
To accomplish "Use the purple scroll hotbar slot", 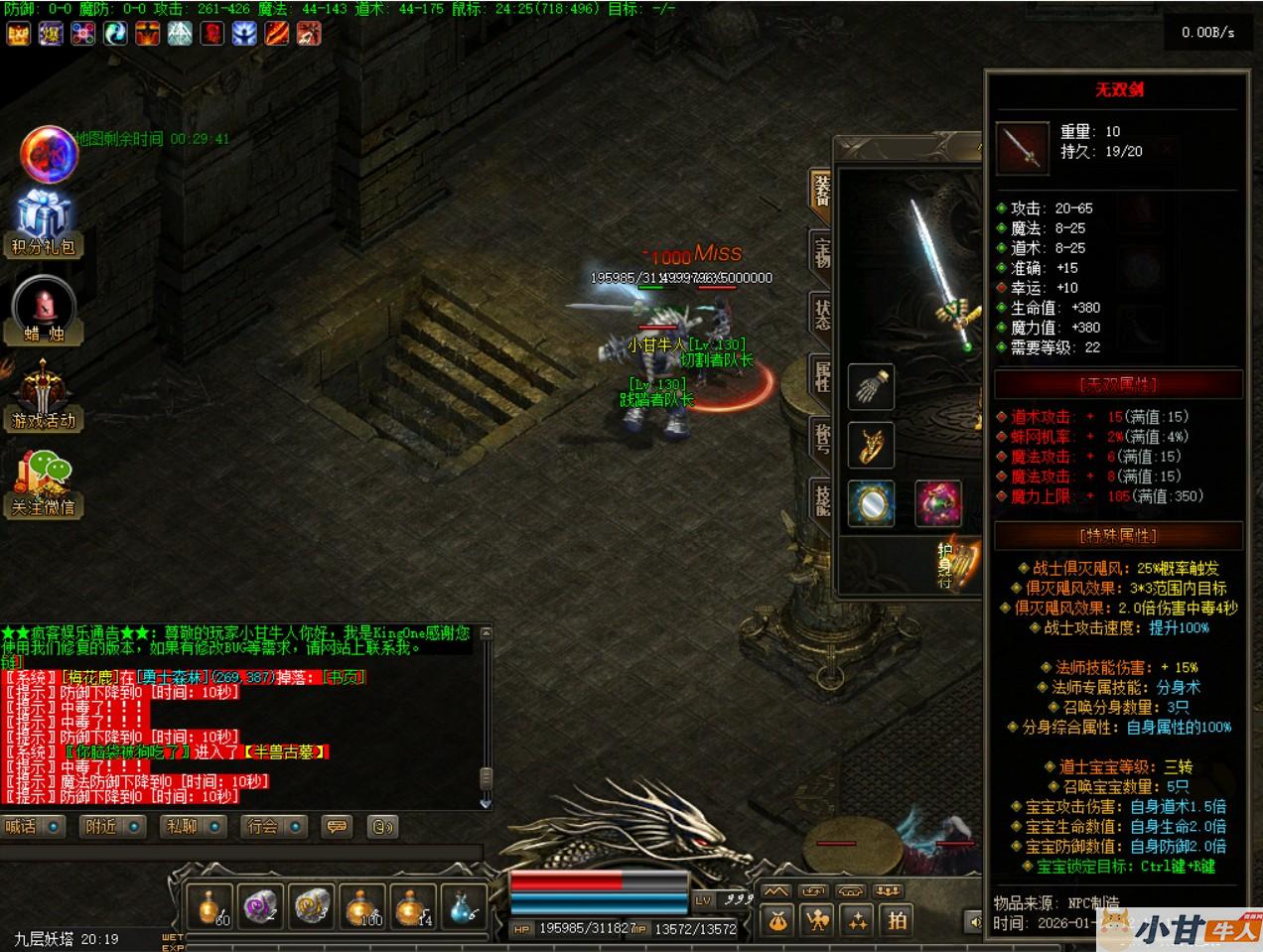I will click(x=260, y=906).
